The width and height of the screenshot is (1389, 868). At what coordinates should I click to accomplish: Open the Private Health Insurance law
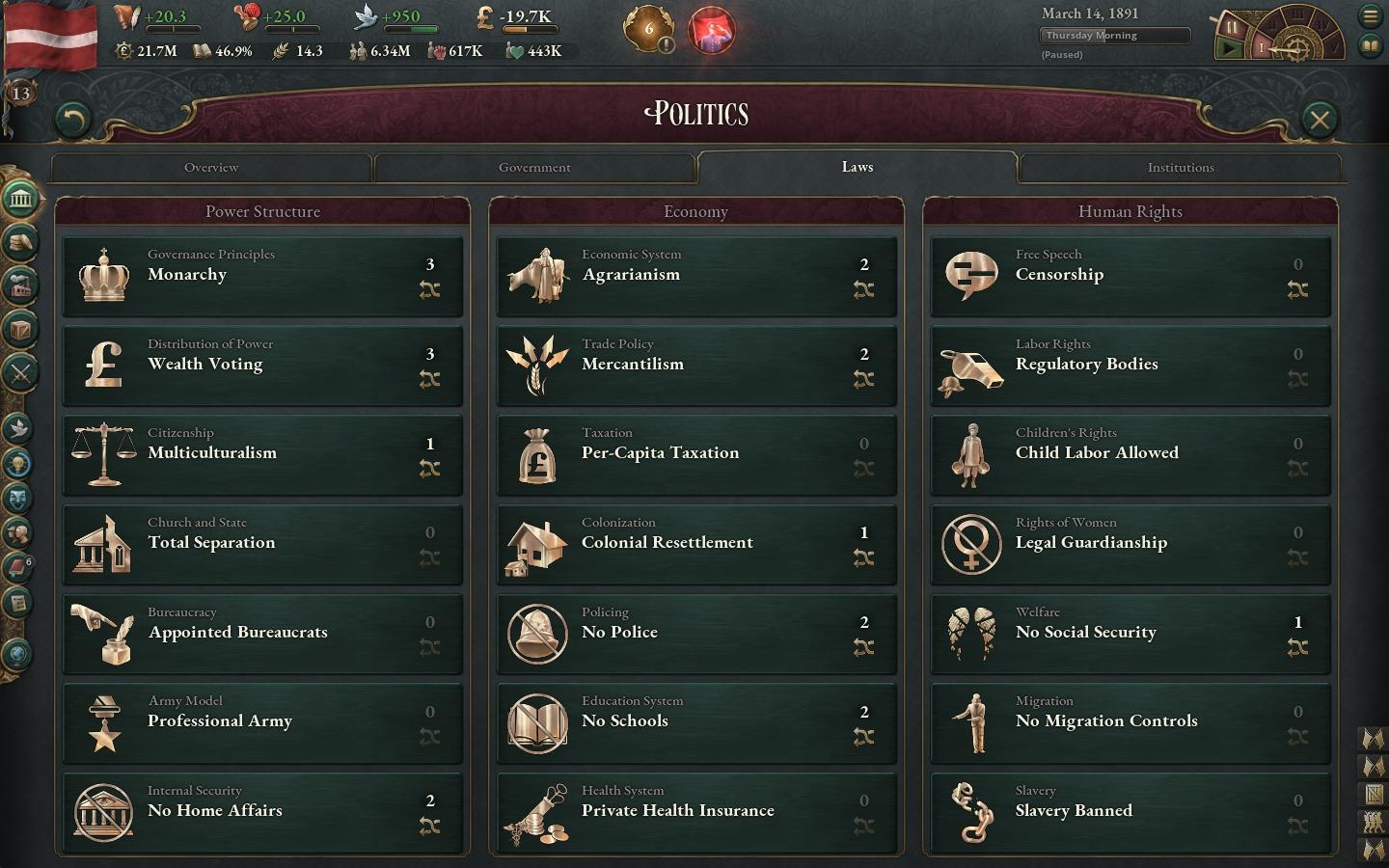(696, 812)
